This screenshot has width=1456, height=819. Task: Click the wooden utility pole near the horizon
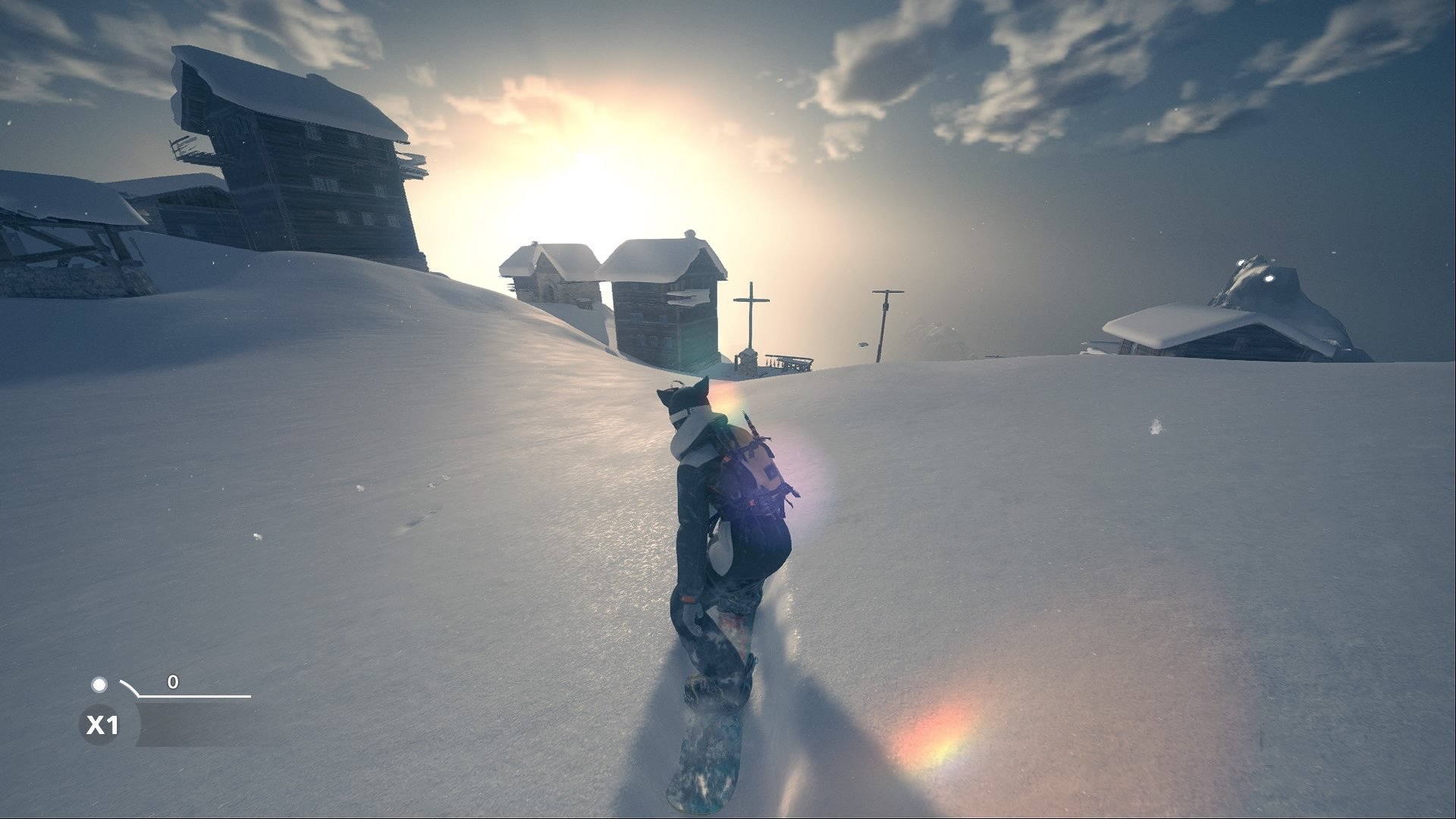[884, 318]
